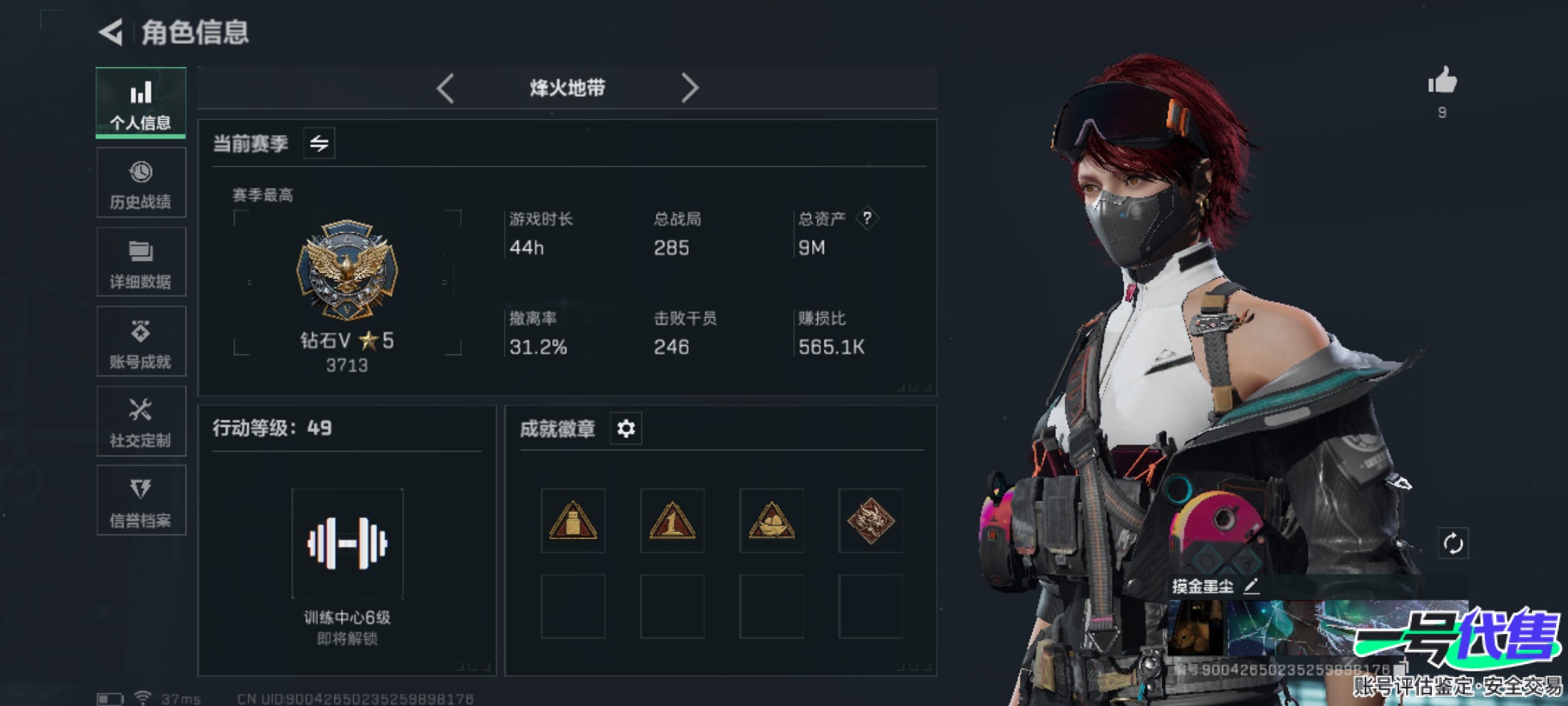Show the 总资产 question mark help
The height and width of the screenshot is (706, 1568).
pyautogui.click(x=867, y=218)
